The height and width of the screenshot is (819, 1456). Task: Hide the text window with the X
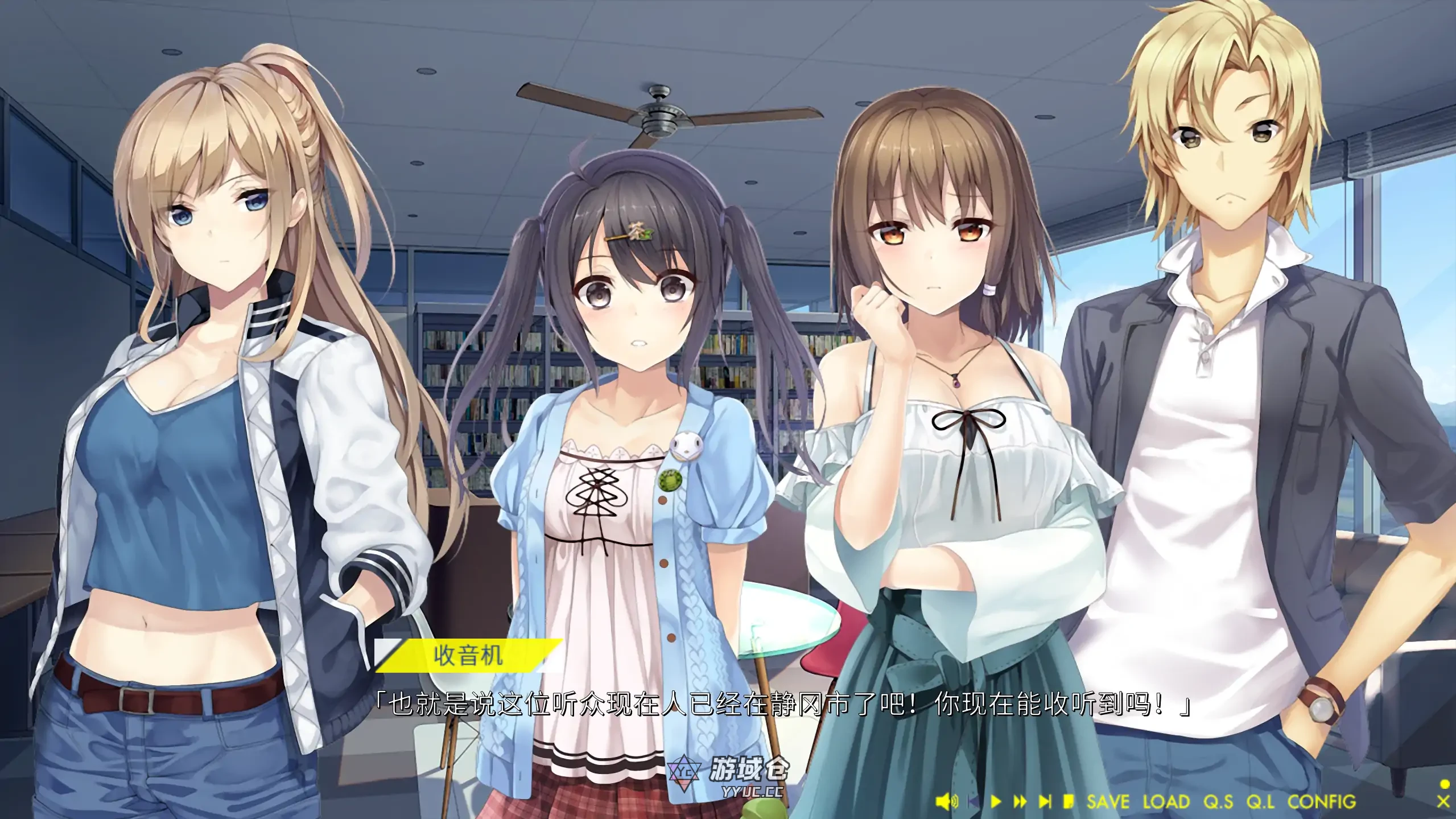1443,802
